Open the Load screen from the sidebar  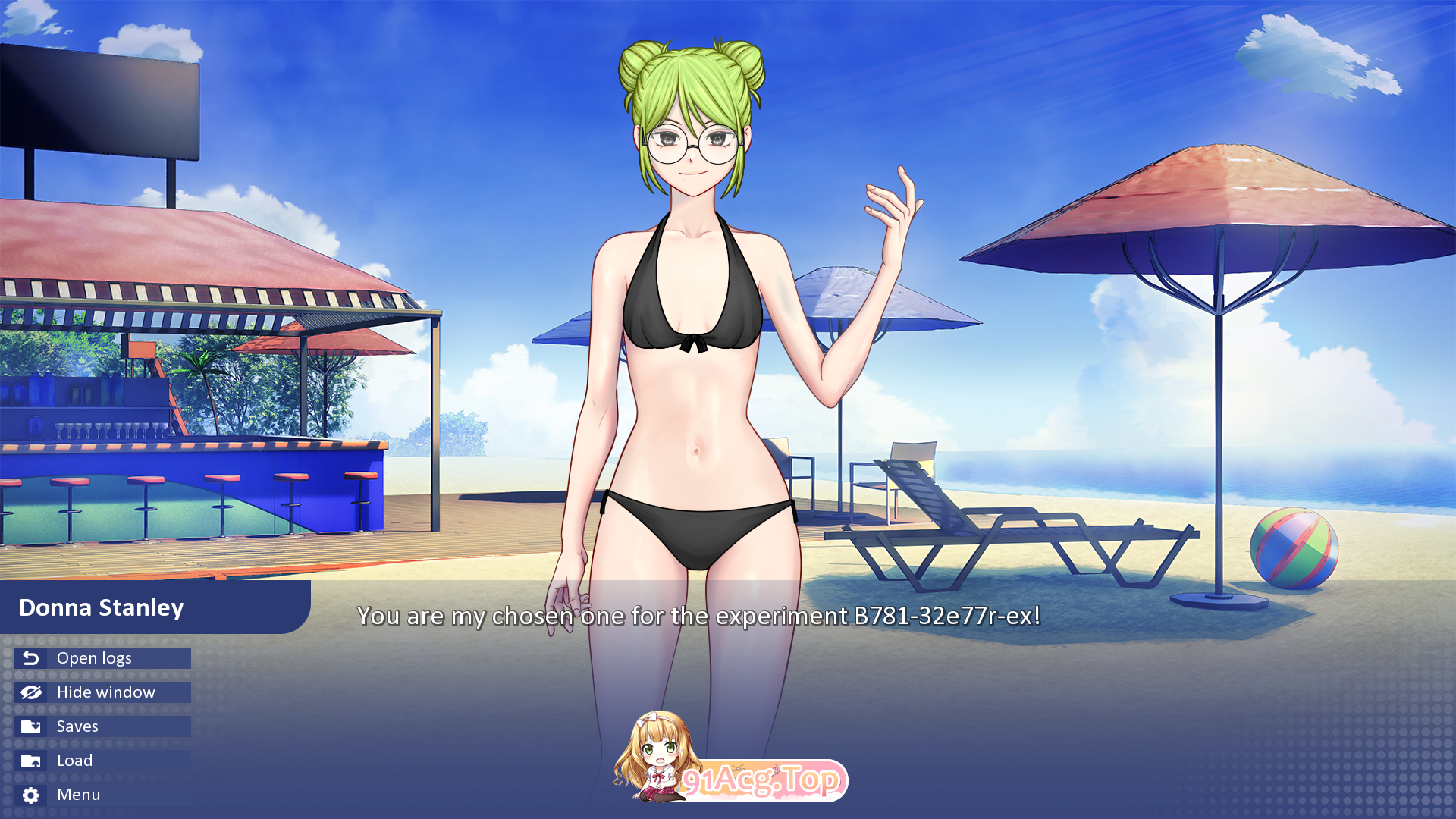tap(74, 760)
